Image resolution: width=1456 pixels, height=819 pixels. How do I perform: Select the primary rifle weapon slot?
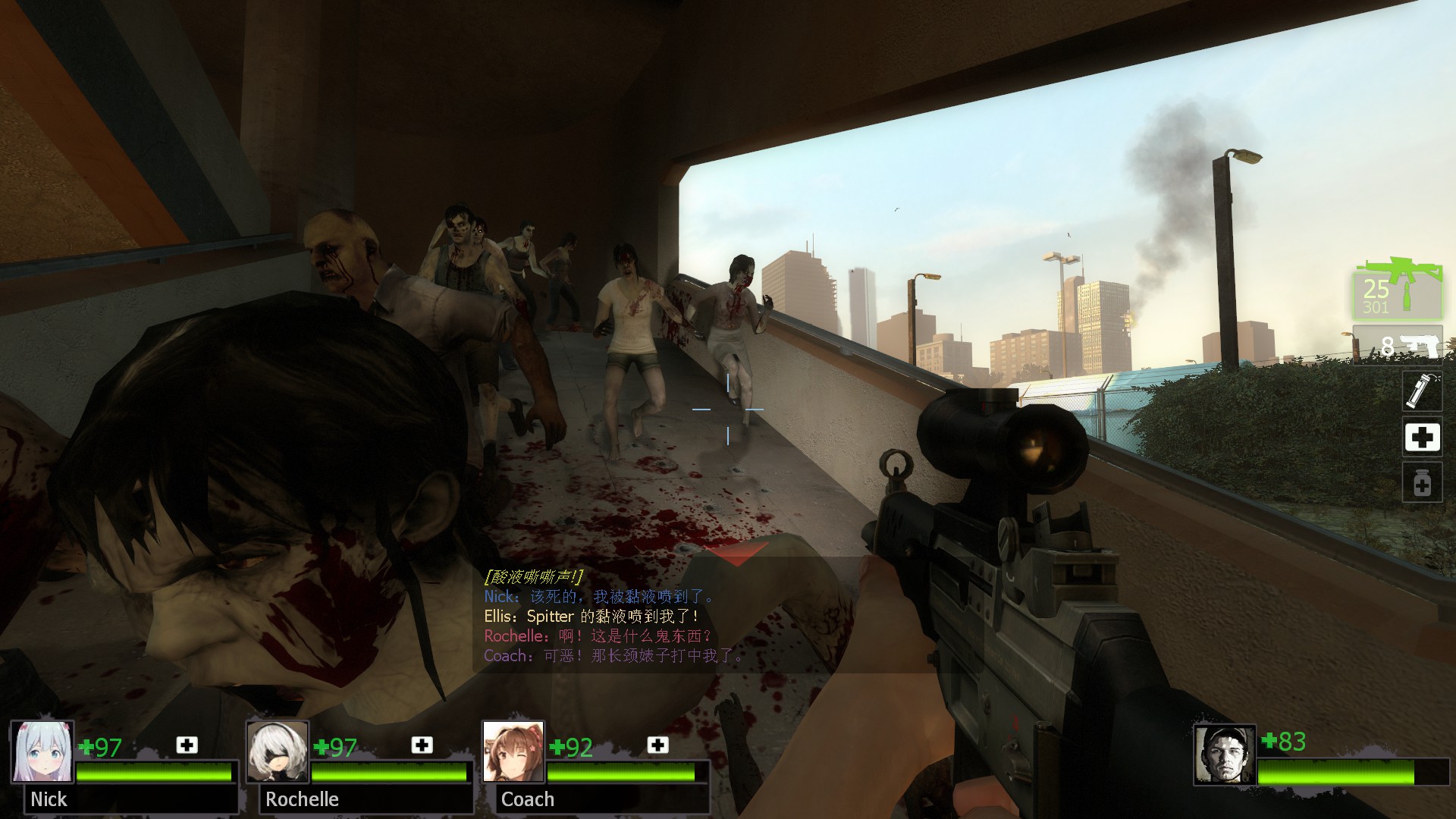[x=1398, y=291]
